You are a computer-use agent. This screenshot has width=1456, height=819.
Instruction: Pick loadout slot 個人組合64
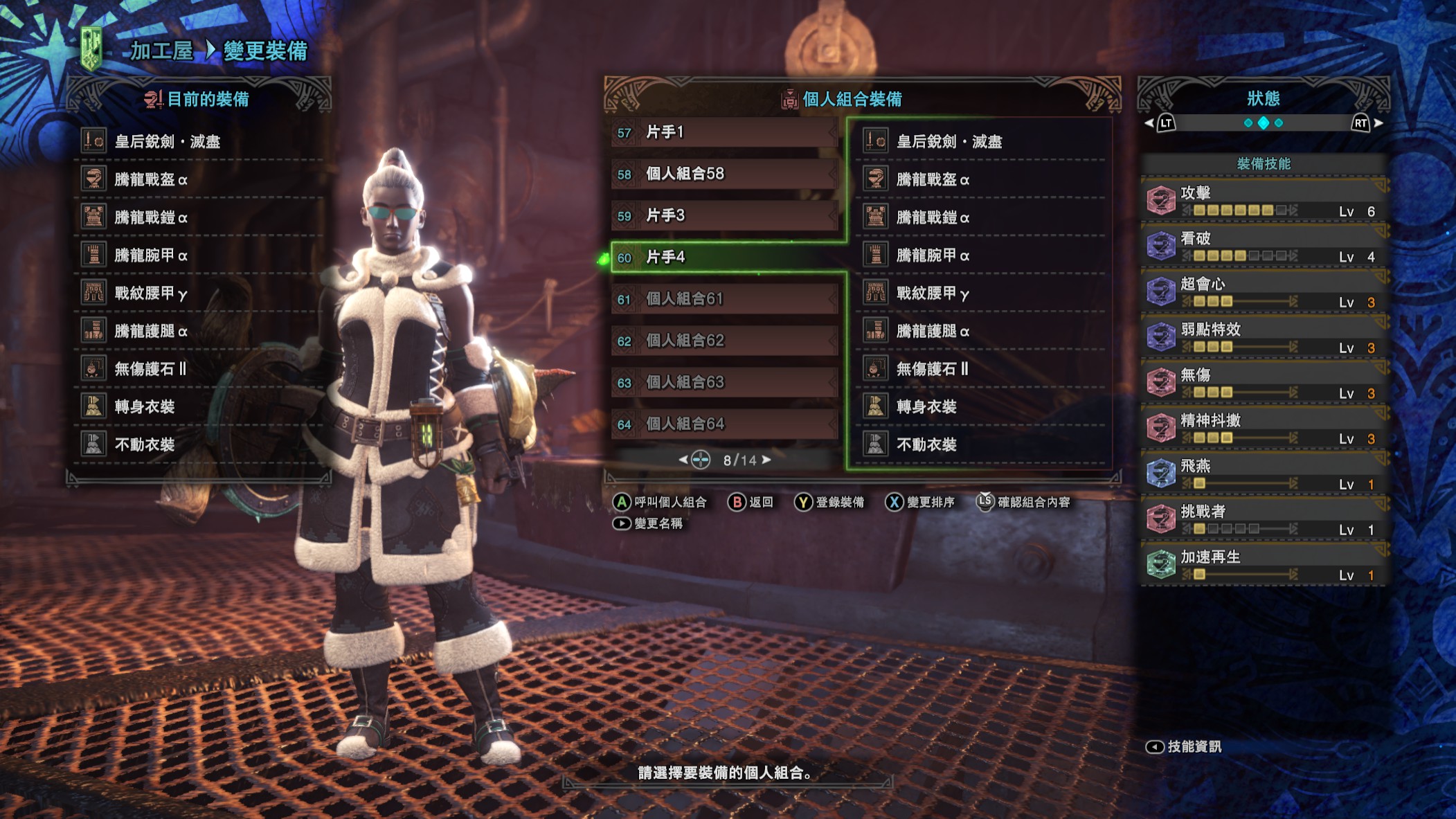[x=723, y=424]
